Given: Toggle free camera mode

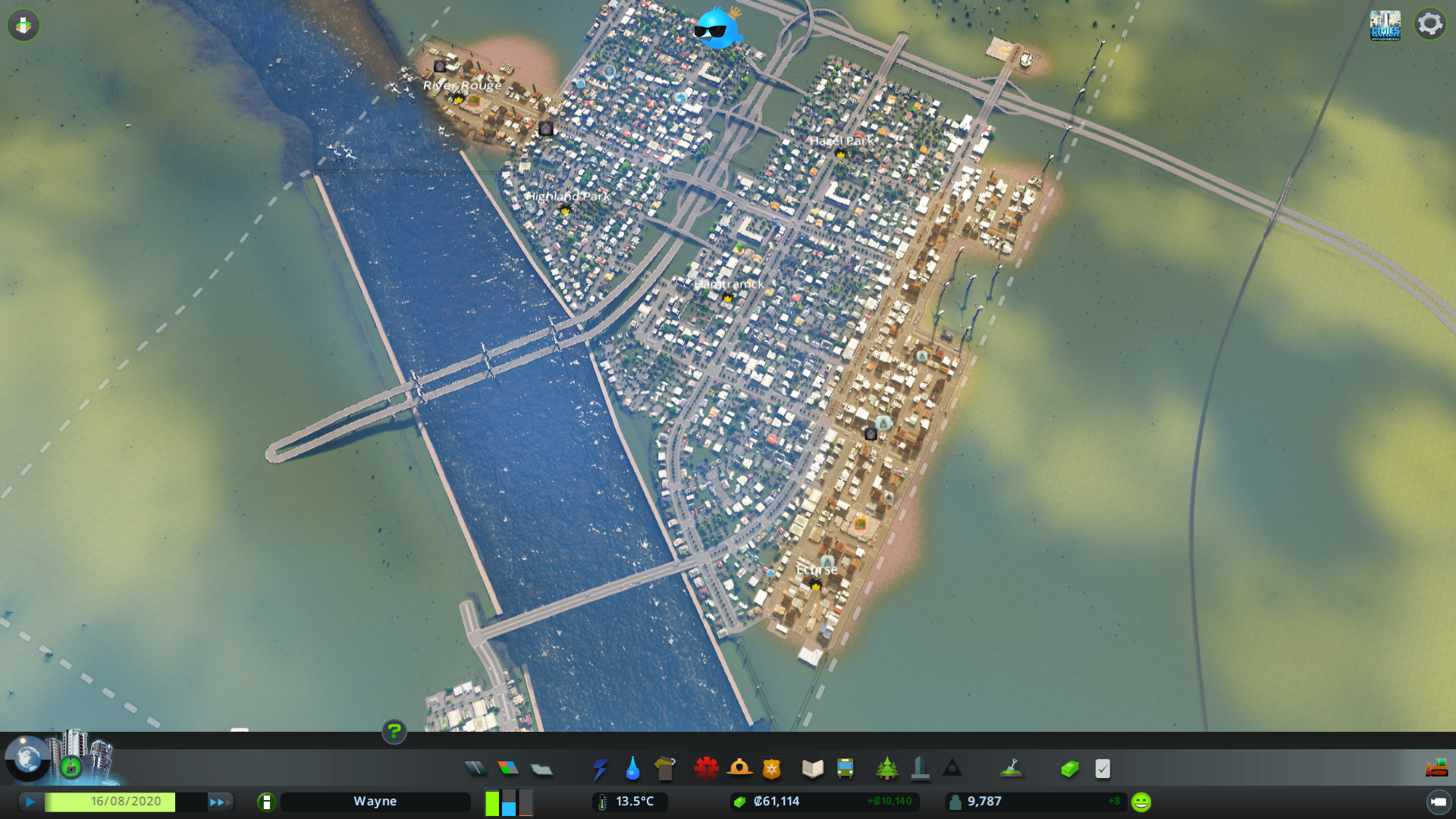Looking at the screenshot, I should pos(23,25).
